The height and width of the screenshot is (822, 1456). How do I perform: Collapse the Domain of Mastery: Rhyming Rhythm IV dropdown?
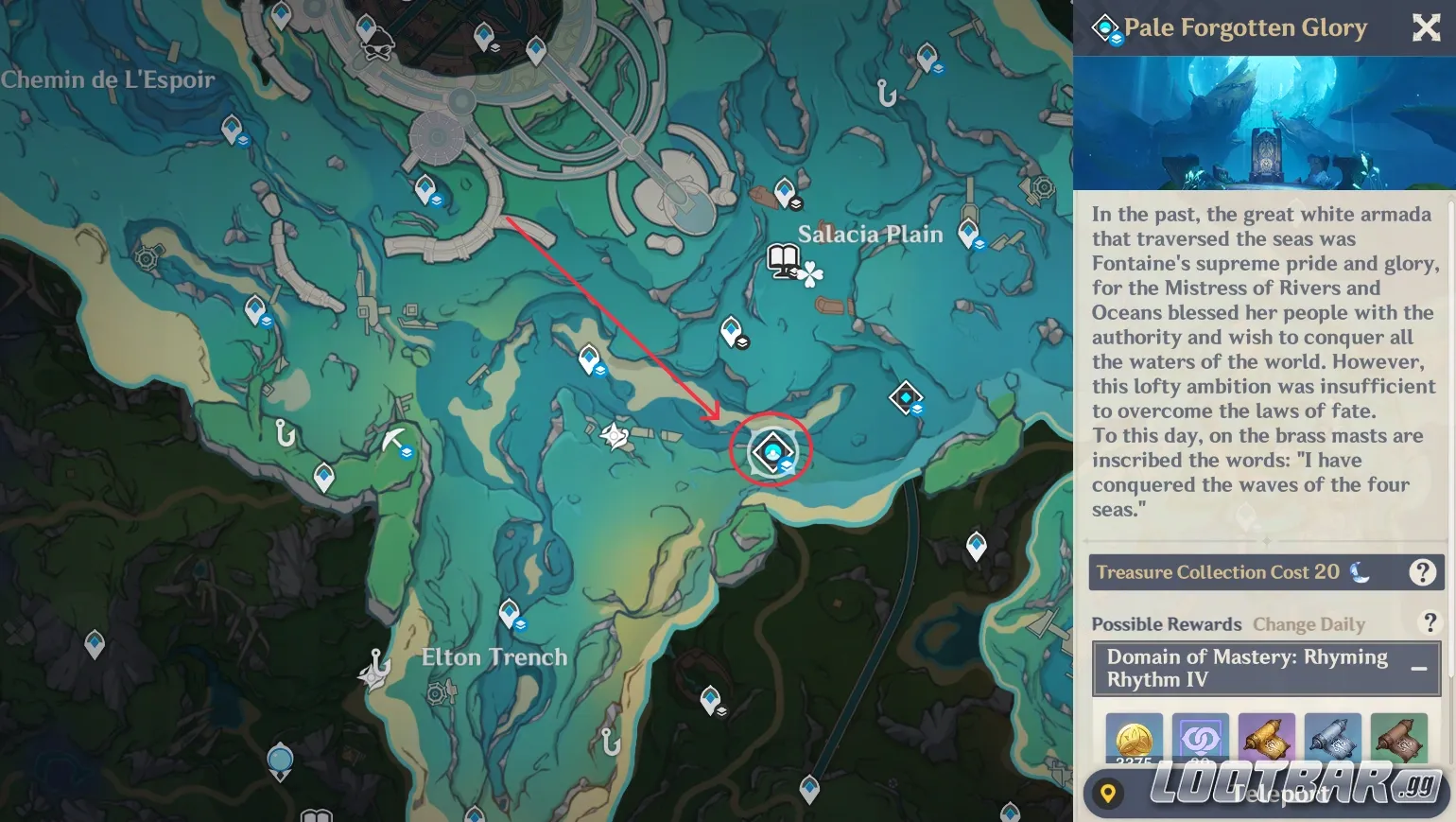[1418, 669]
